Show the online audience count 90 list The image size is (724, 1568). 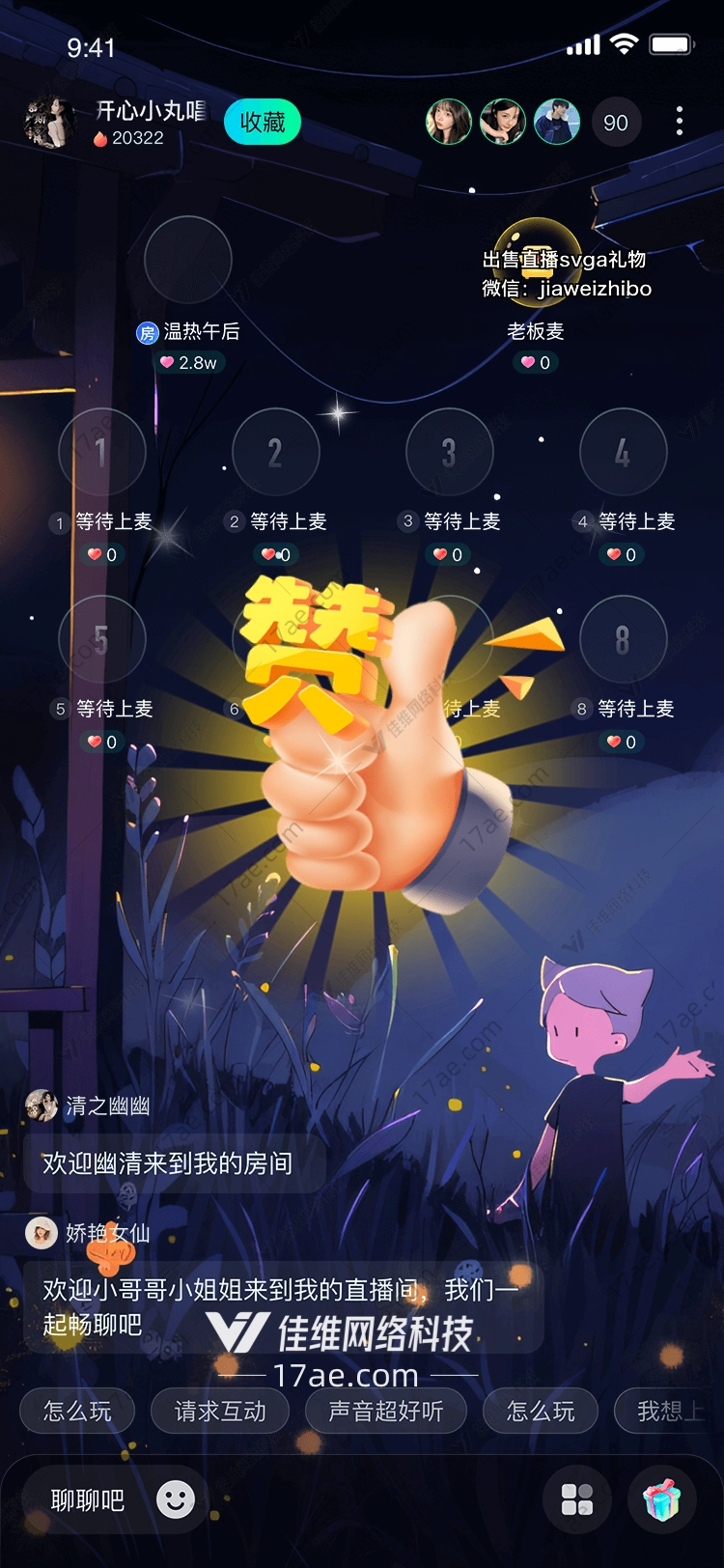click(x=615, y=123)
